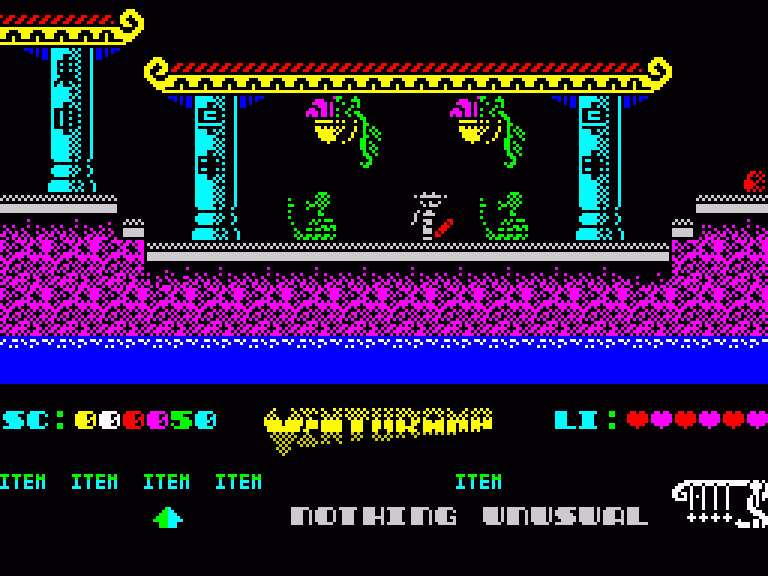768x576 pixels.
Task: Click the white skeleton icon in the HUD
Action: [x=720, y=503]
